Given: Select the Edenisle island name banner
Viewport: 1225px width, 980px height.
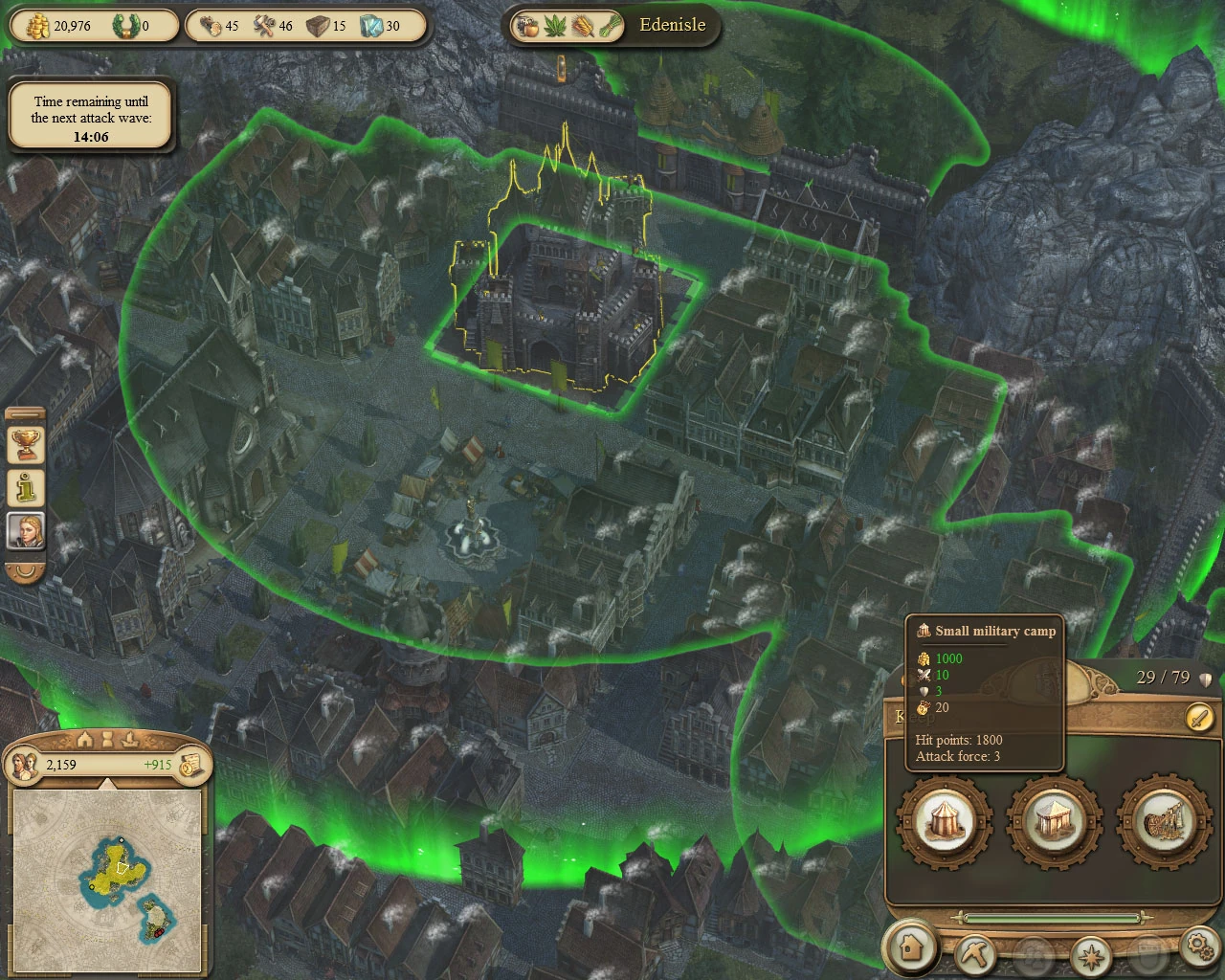Looking at the screenshot, I should 671,25.
